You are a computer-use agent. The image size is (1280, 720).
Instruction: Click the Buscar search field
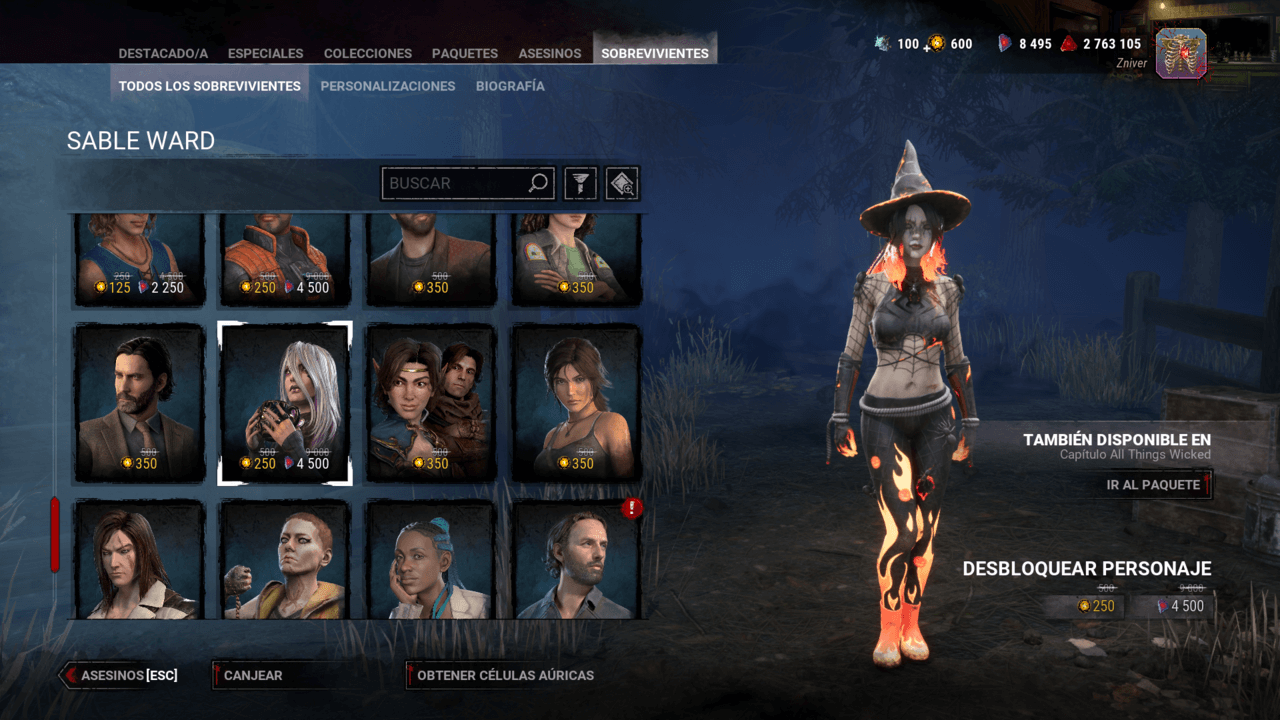tap(456, 183)
